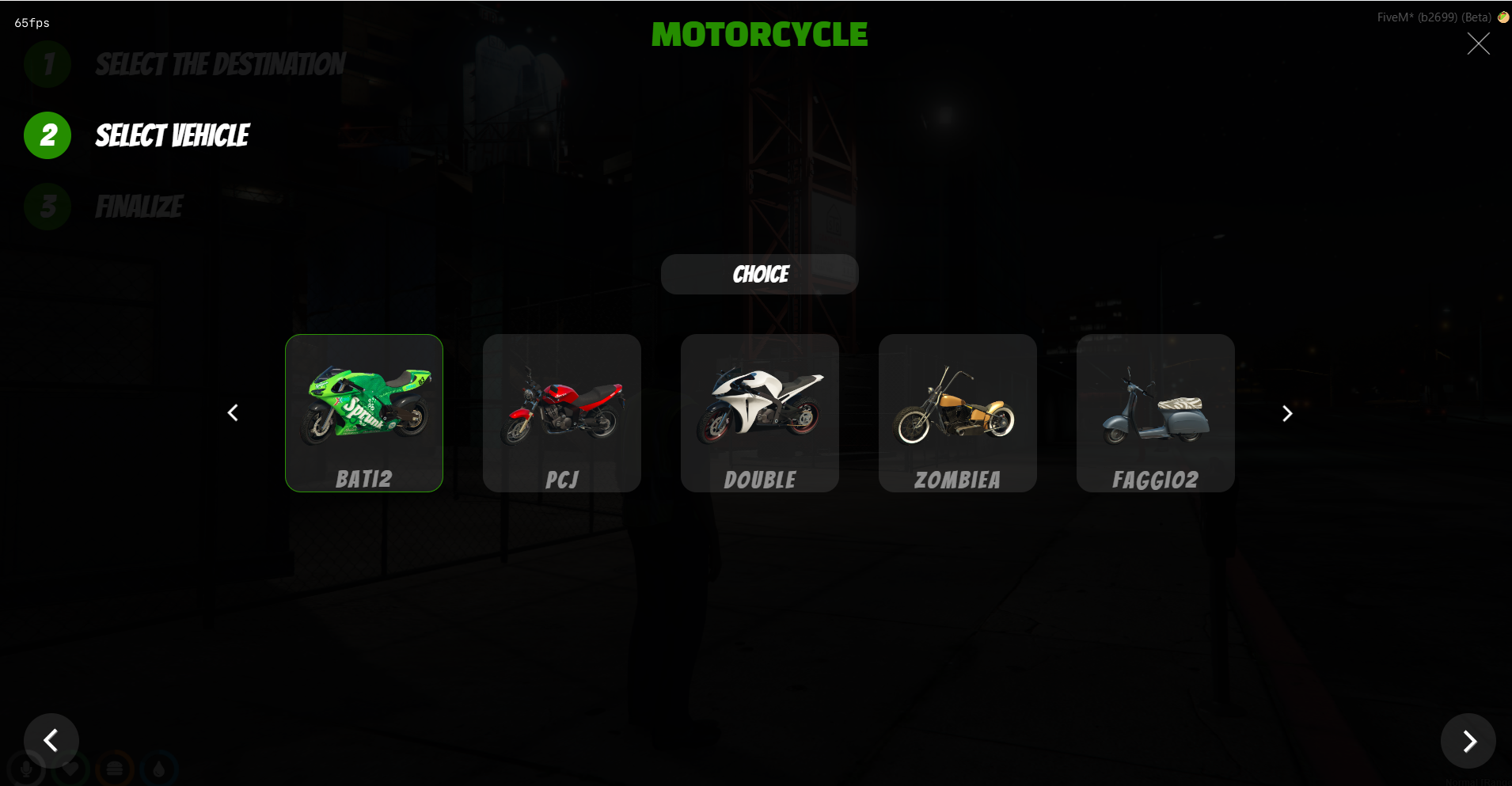Close the Motorcycle selection menu

tap(1478, 44)
